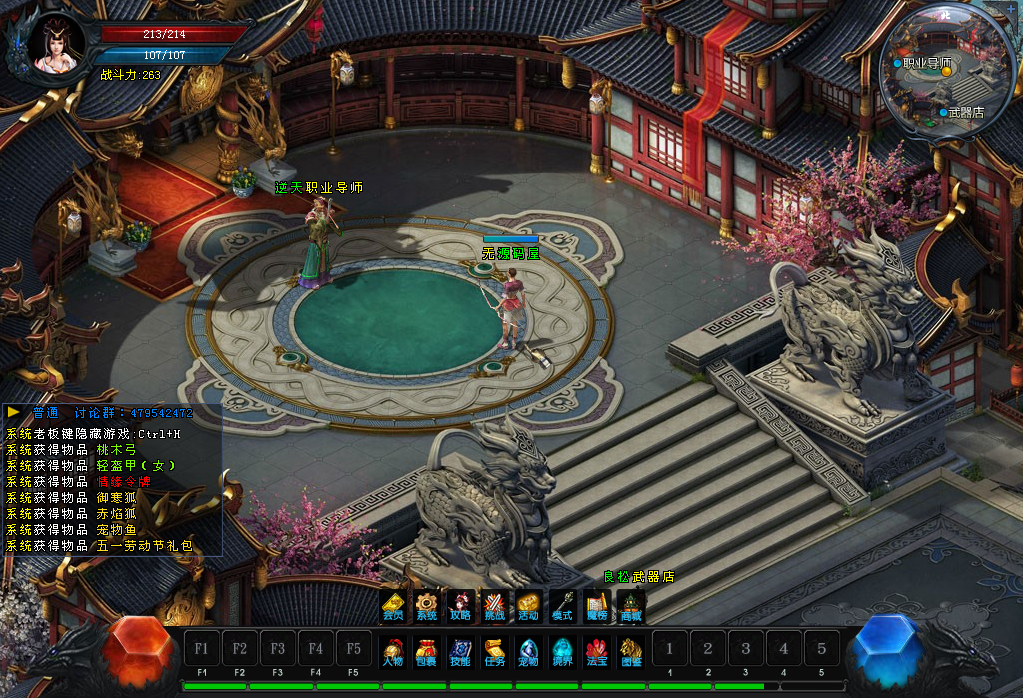Open the 活动 (Events) treasure chest icon
The height and width of the screenshot is (698, 1023).
528,606
